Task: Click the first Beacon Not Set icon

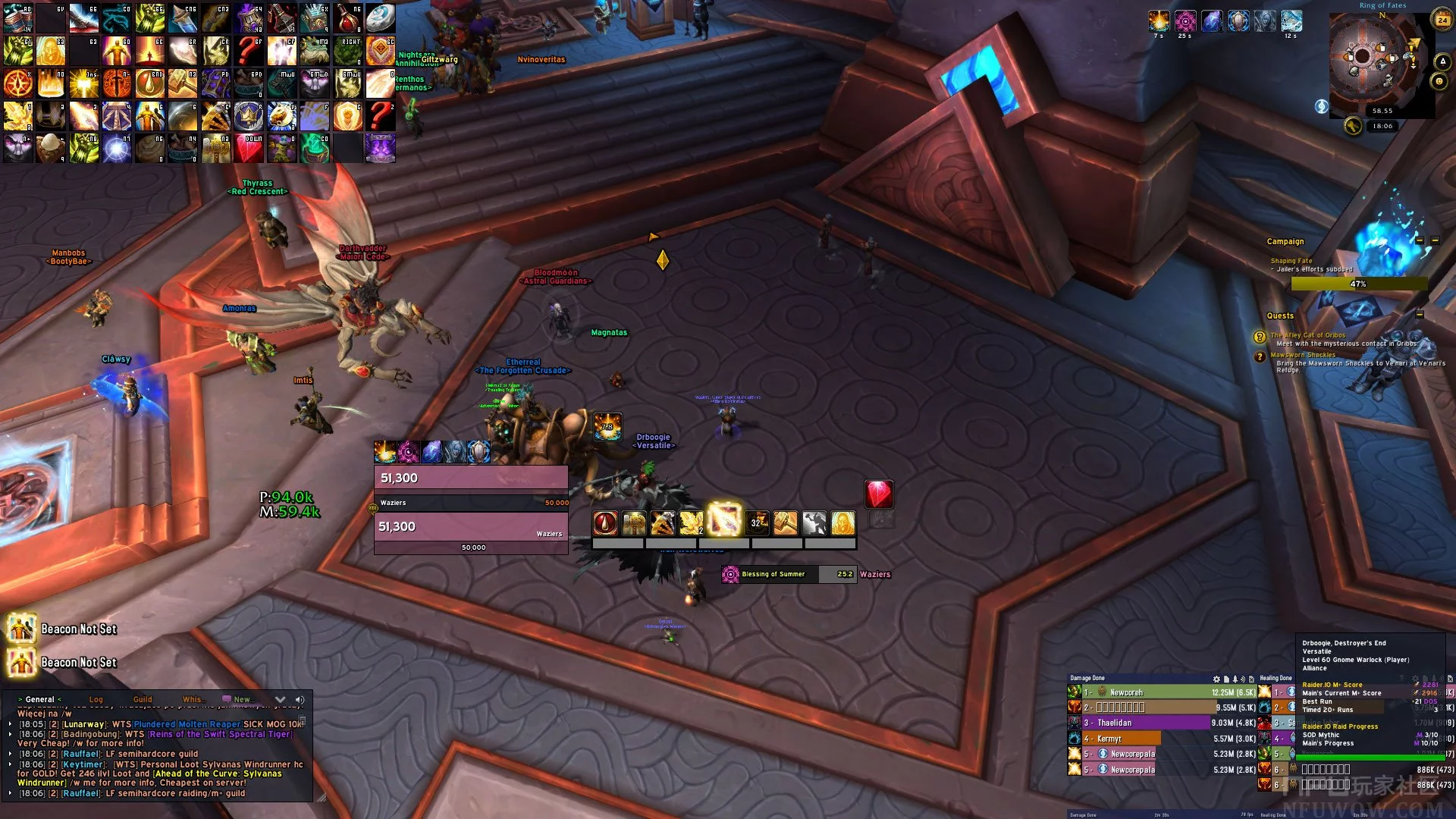Action: pos(21,629)
